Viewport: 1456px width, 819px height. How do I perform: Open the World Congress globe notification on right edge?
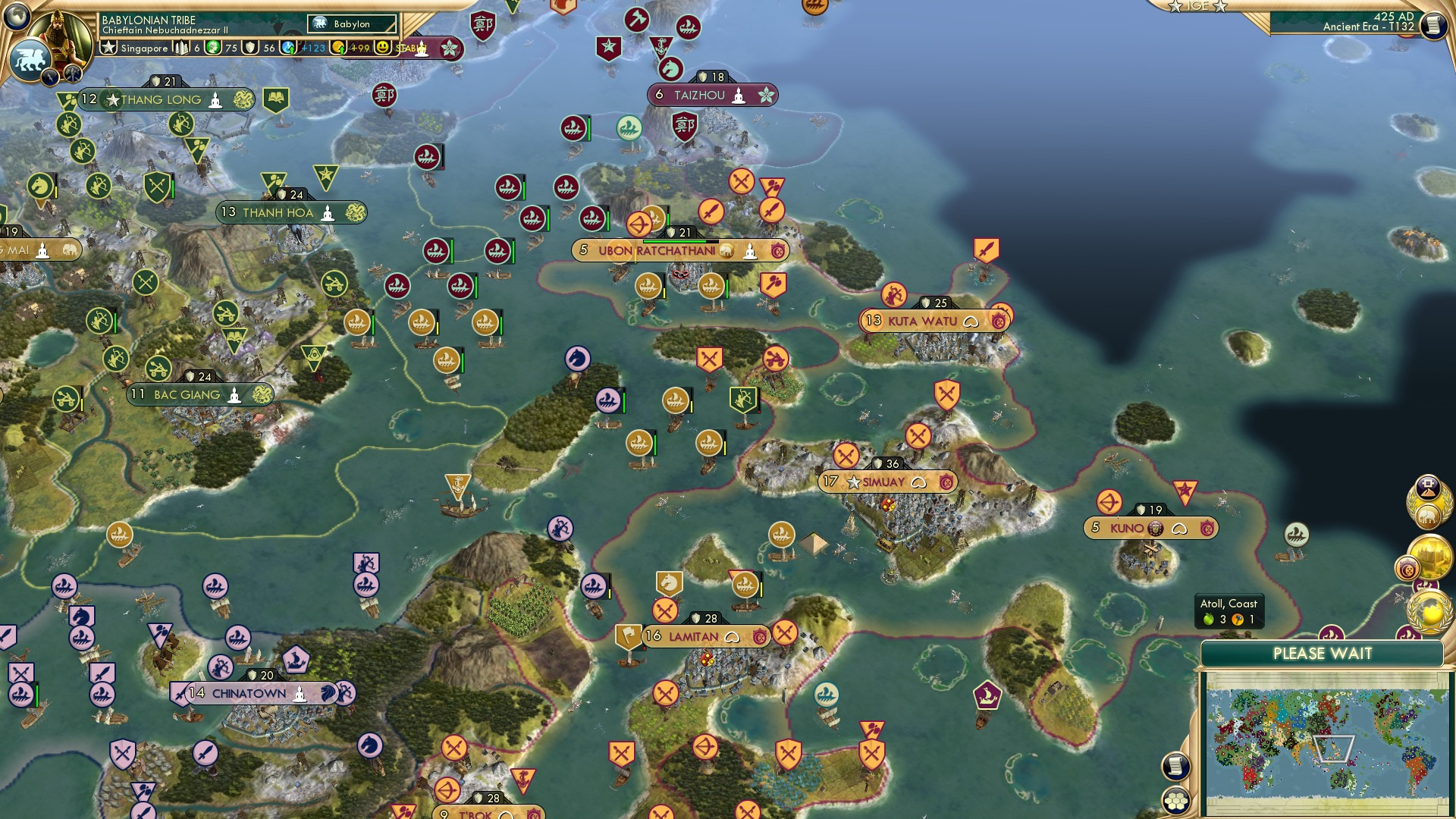click(1429, 609)
